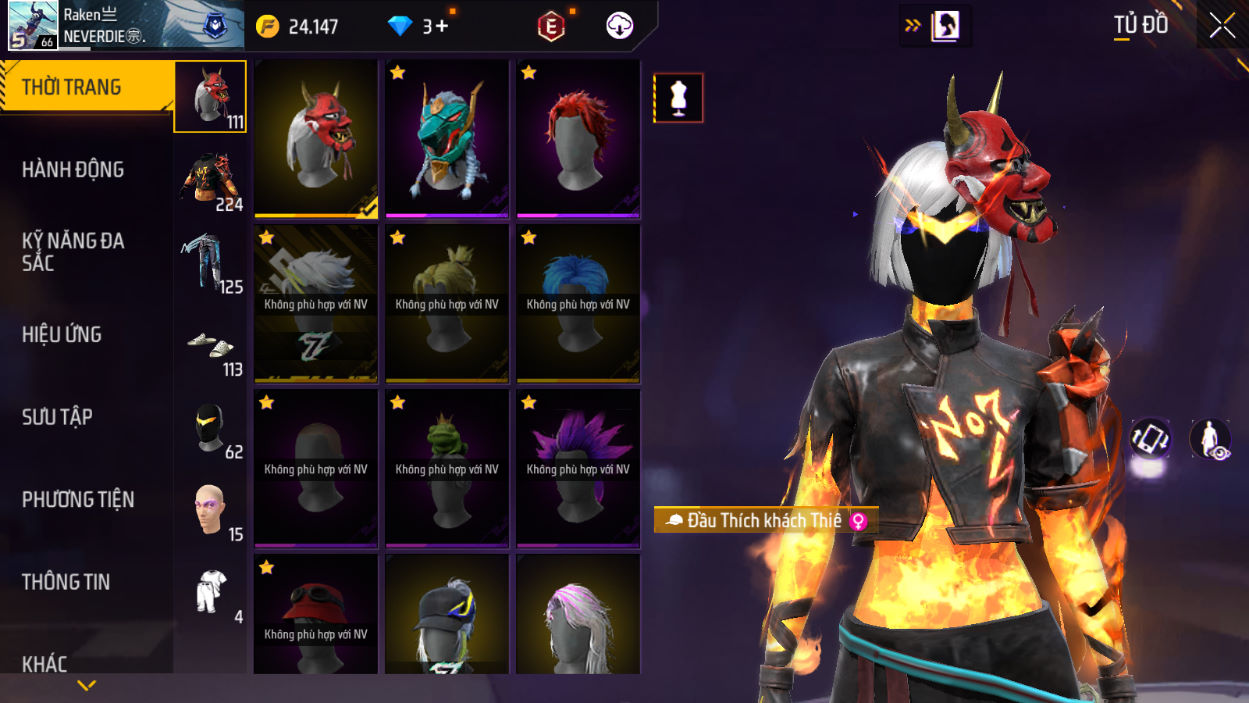Go to the SƯU TẬP tab
This screenshot has height=703, width=1249.
[x=57, y=417]
